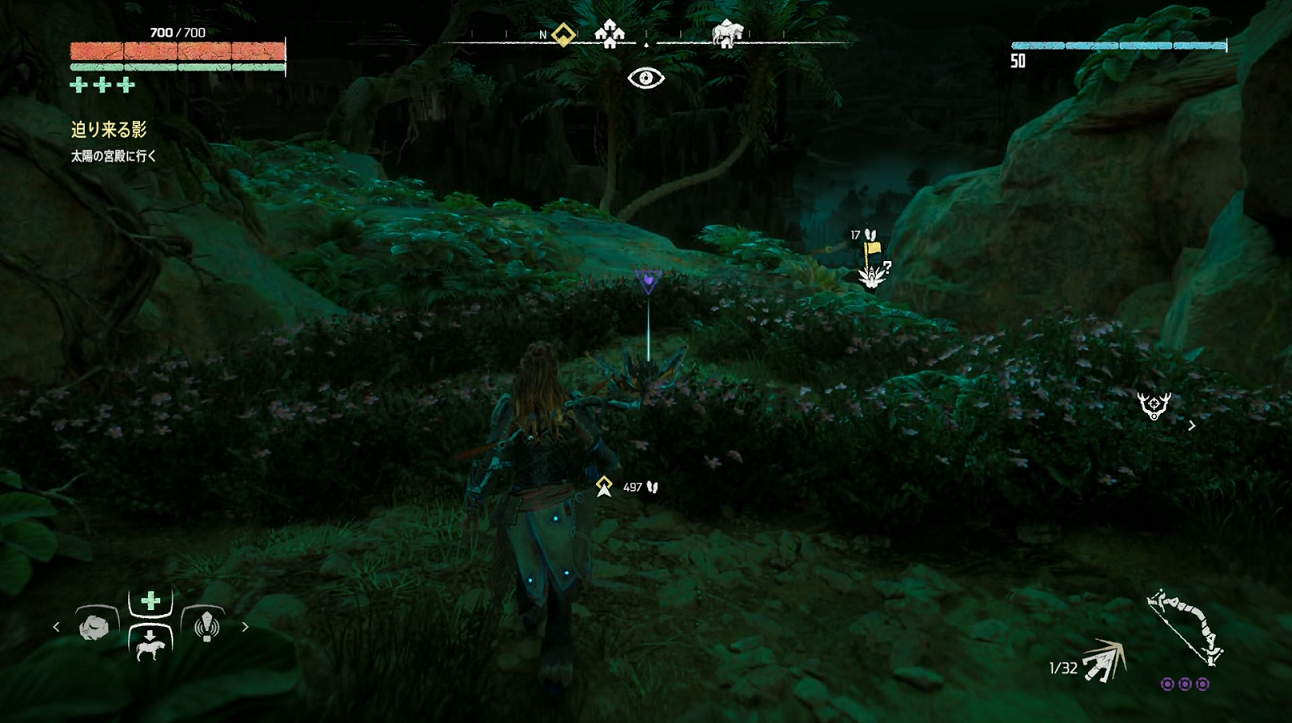Toggle the stealth visibility eye indicator
The height and width of the screenshot is (723, 1292).
[646, 78]
